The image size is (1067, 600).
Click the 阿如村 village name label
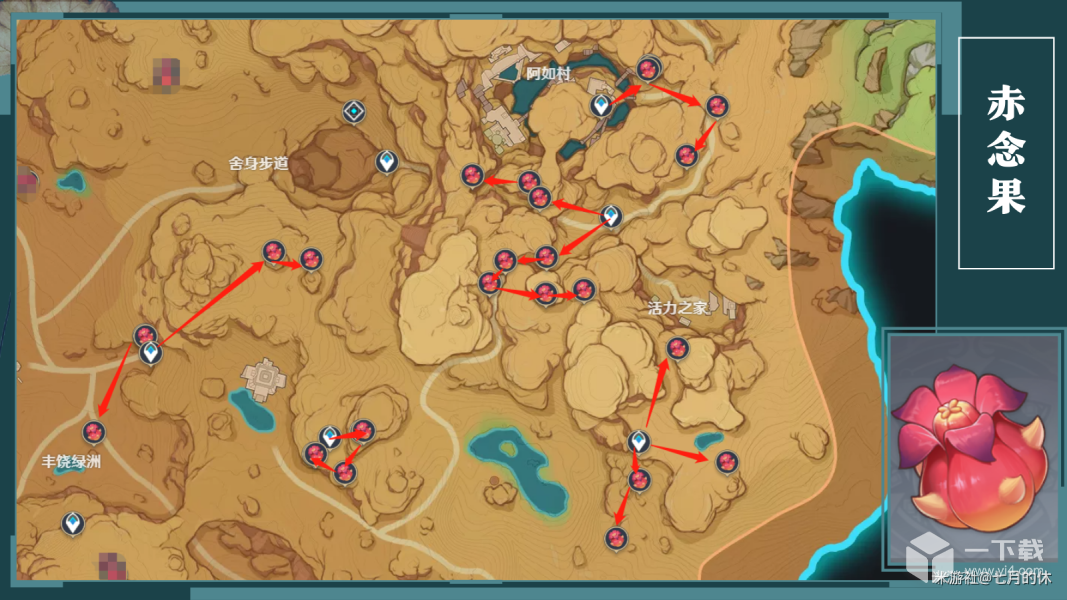click(548, 73)
